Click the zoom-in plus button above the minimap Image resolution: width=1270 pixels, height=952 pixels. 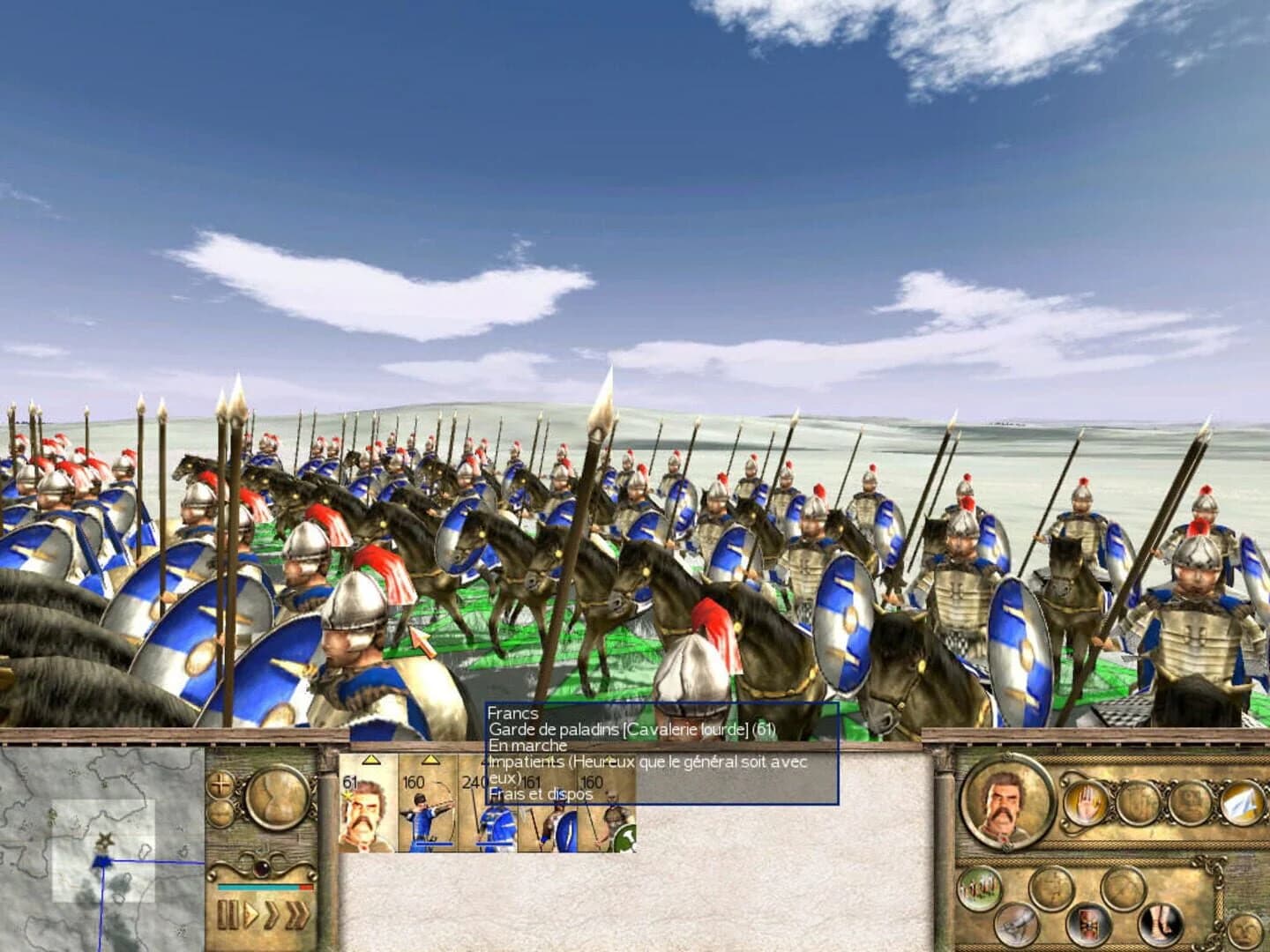click(x=220, y=784)
